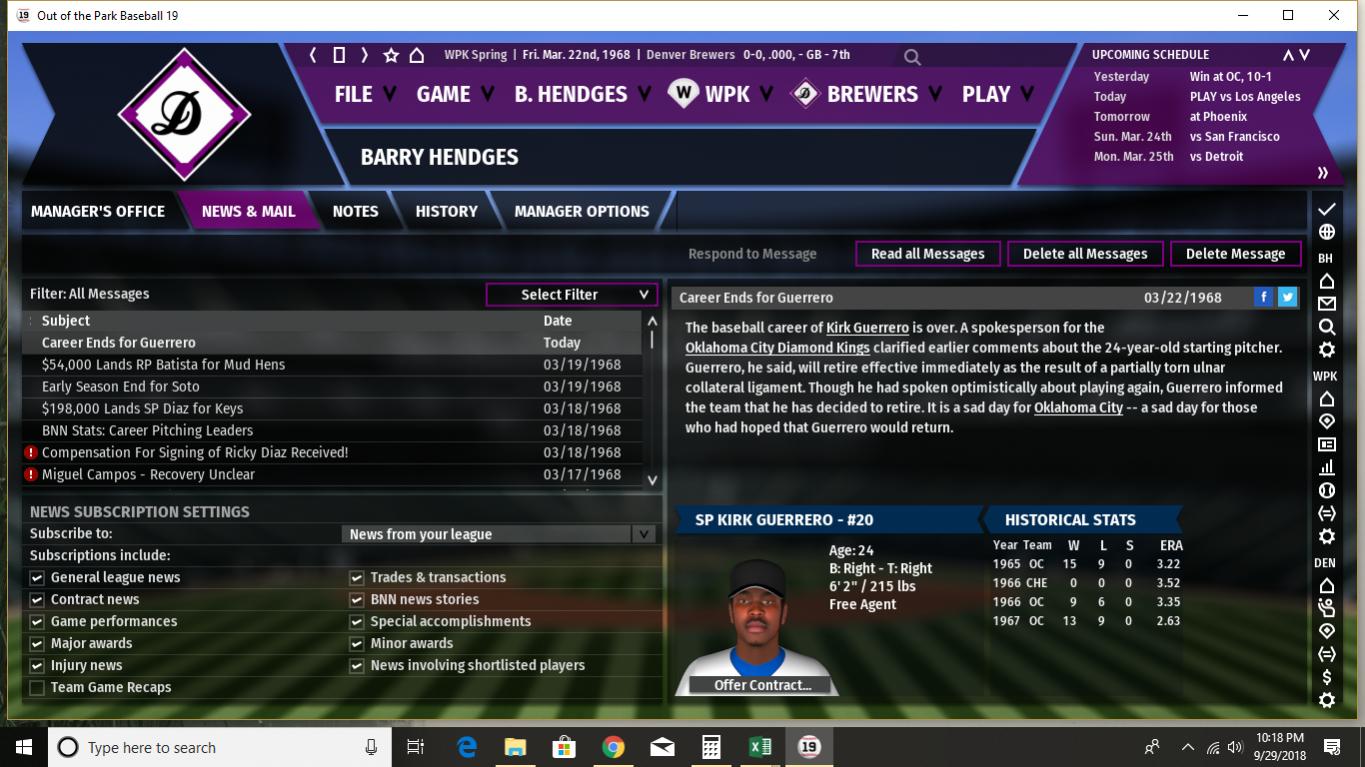Image resolution: width=1365 pixels, height=767 pixels.
Task: Delete the current message
Action: pos(1235,254)
